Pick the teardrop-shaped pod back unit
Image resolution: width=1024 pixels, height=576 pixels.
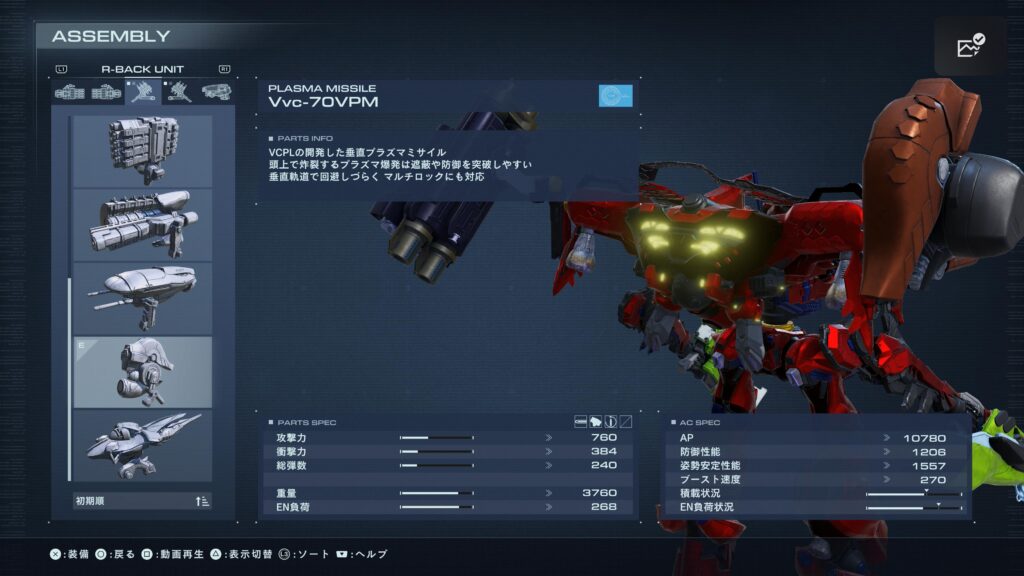[x=143, y=298]
